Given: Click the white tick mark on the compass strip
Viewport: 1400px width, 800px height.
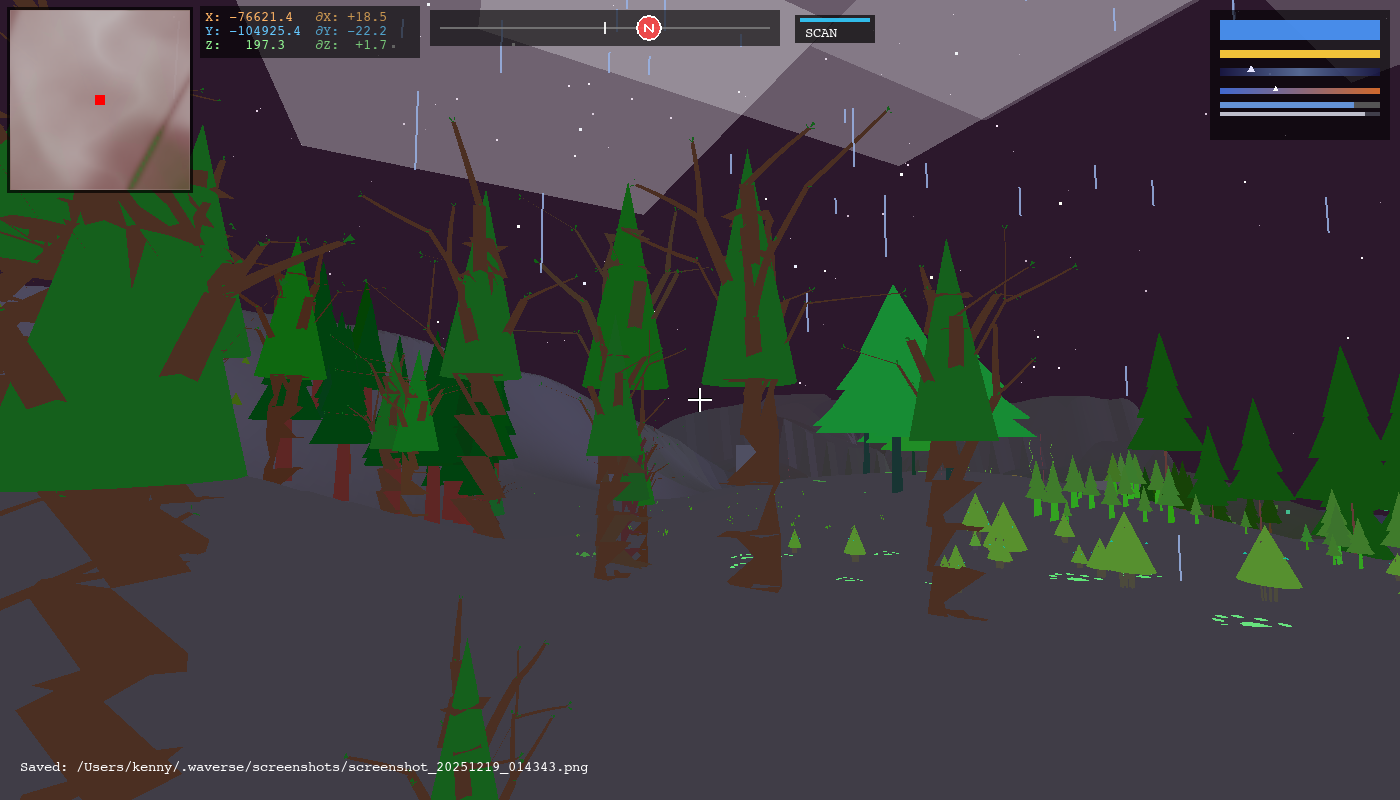Looking at the screenshot, I should tap(606, 28).
